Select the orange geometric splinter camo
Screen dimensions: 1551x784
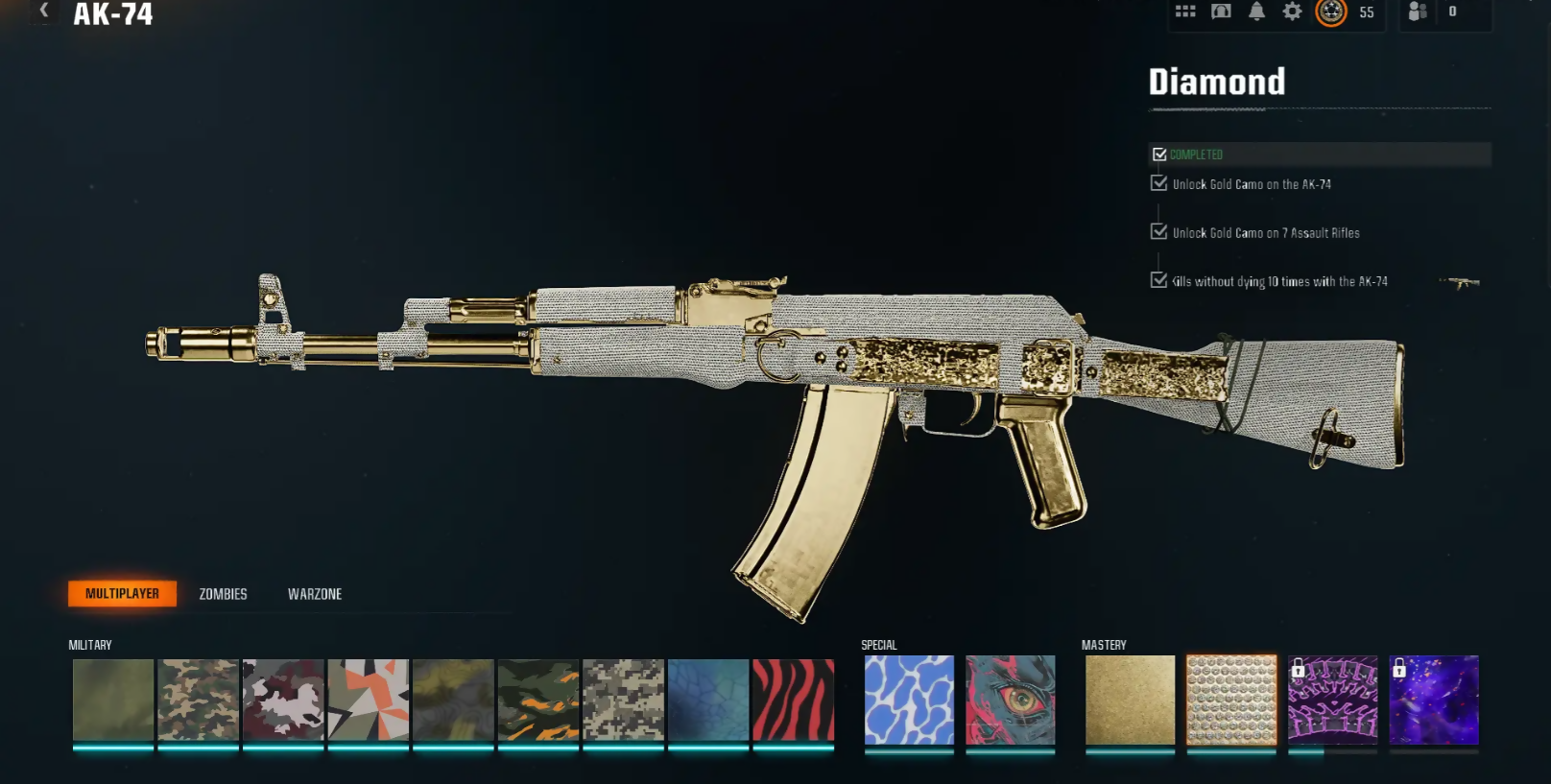[x=369, y=700]
